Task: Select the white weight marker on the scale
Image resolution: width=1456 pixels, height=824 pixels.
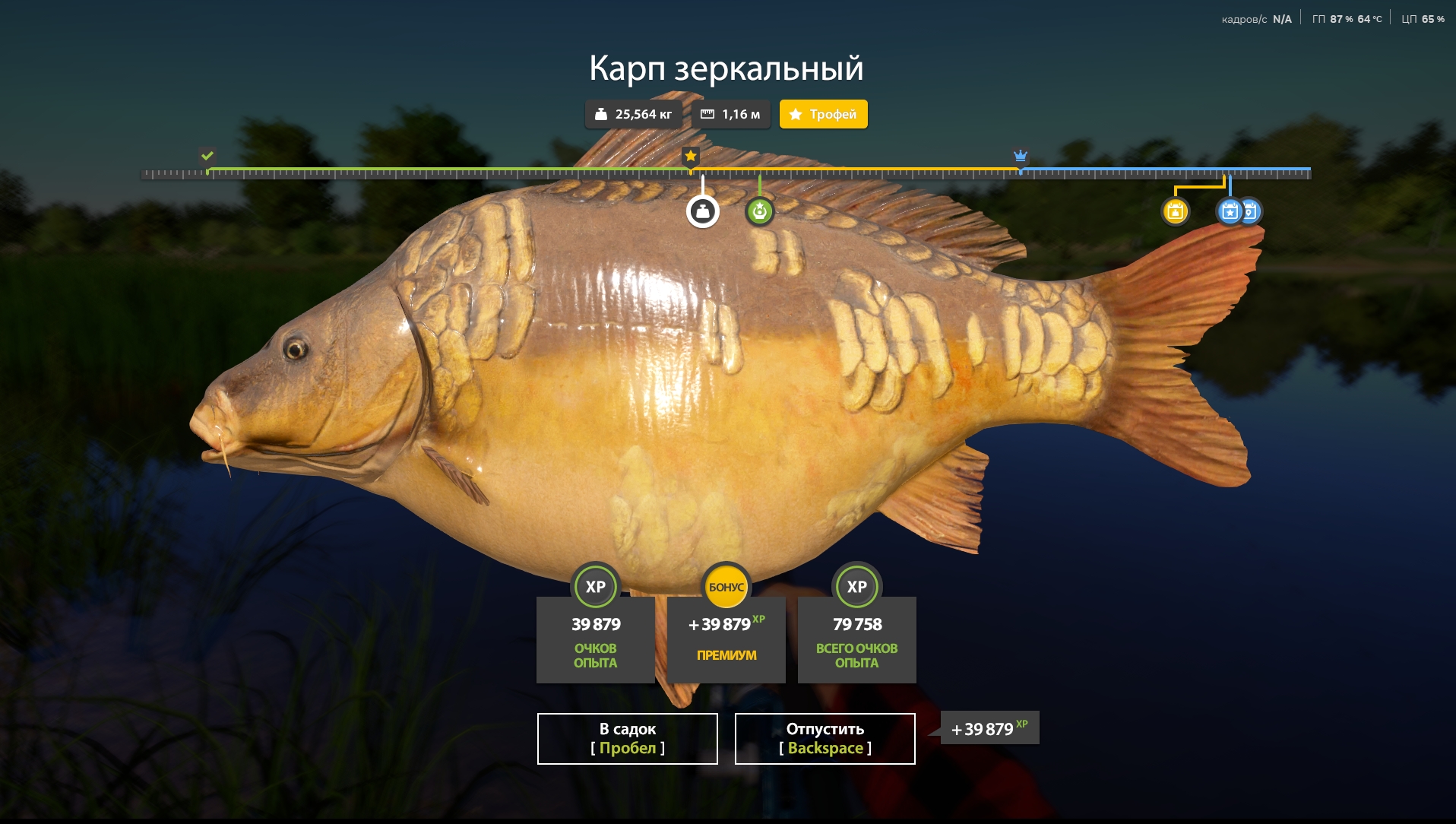Action: pos(703,212)
